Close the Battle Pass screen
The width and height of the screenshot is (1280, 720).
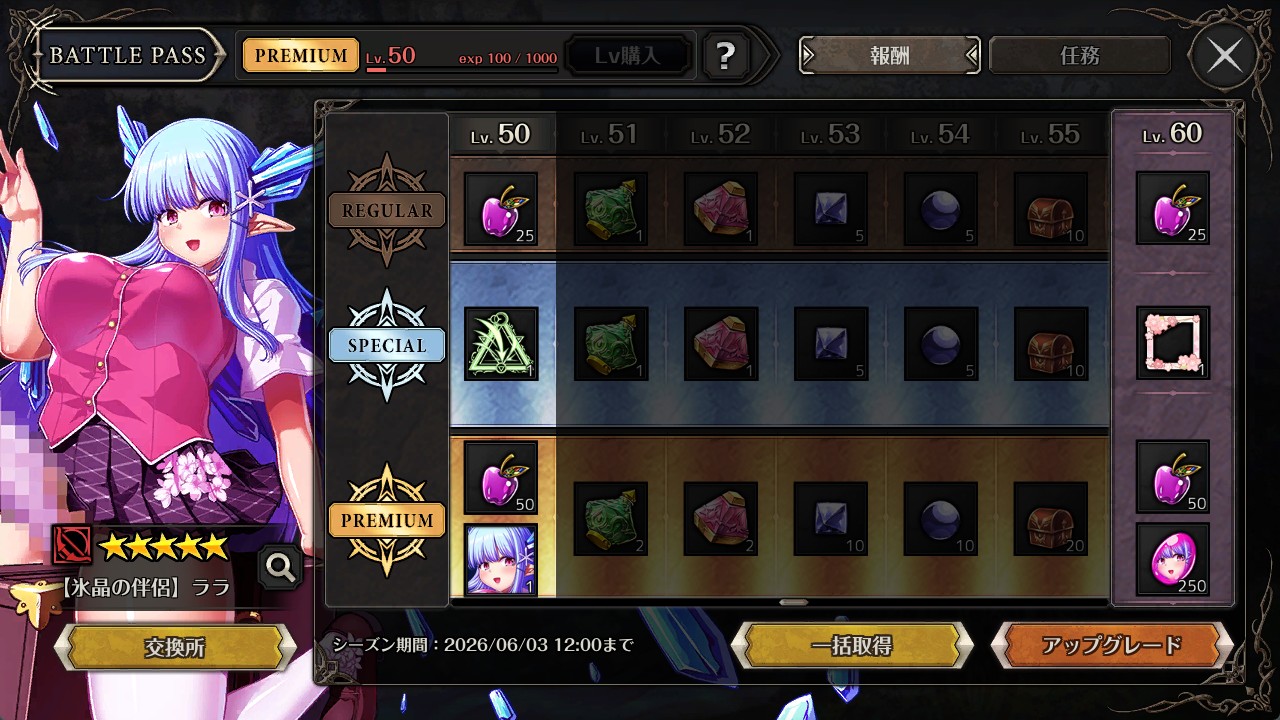pos(1224,56)
